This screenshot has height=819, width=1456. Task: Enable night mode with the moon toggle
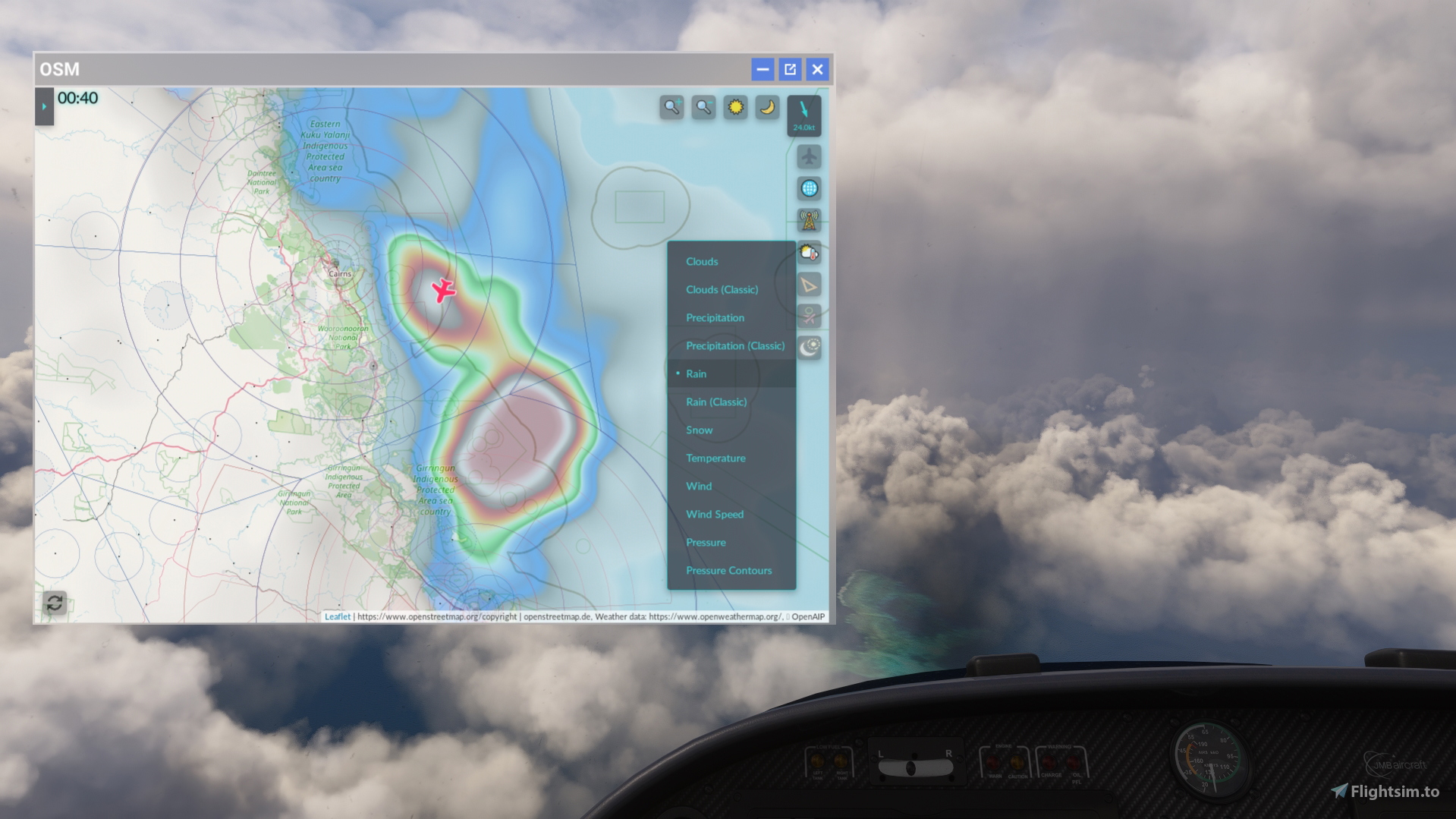click(767, 107)
